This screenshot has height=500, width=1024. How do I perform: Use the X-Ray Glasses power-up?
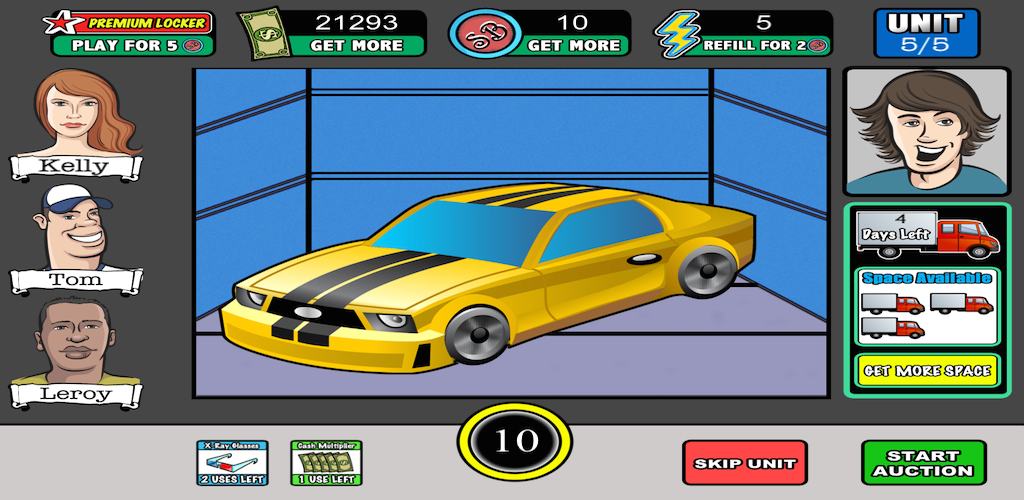click(232, 463)
